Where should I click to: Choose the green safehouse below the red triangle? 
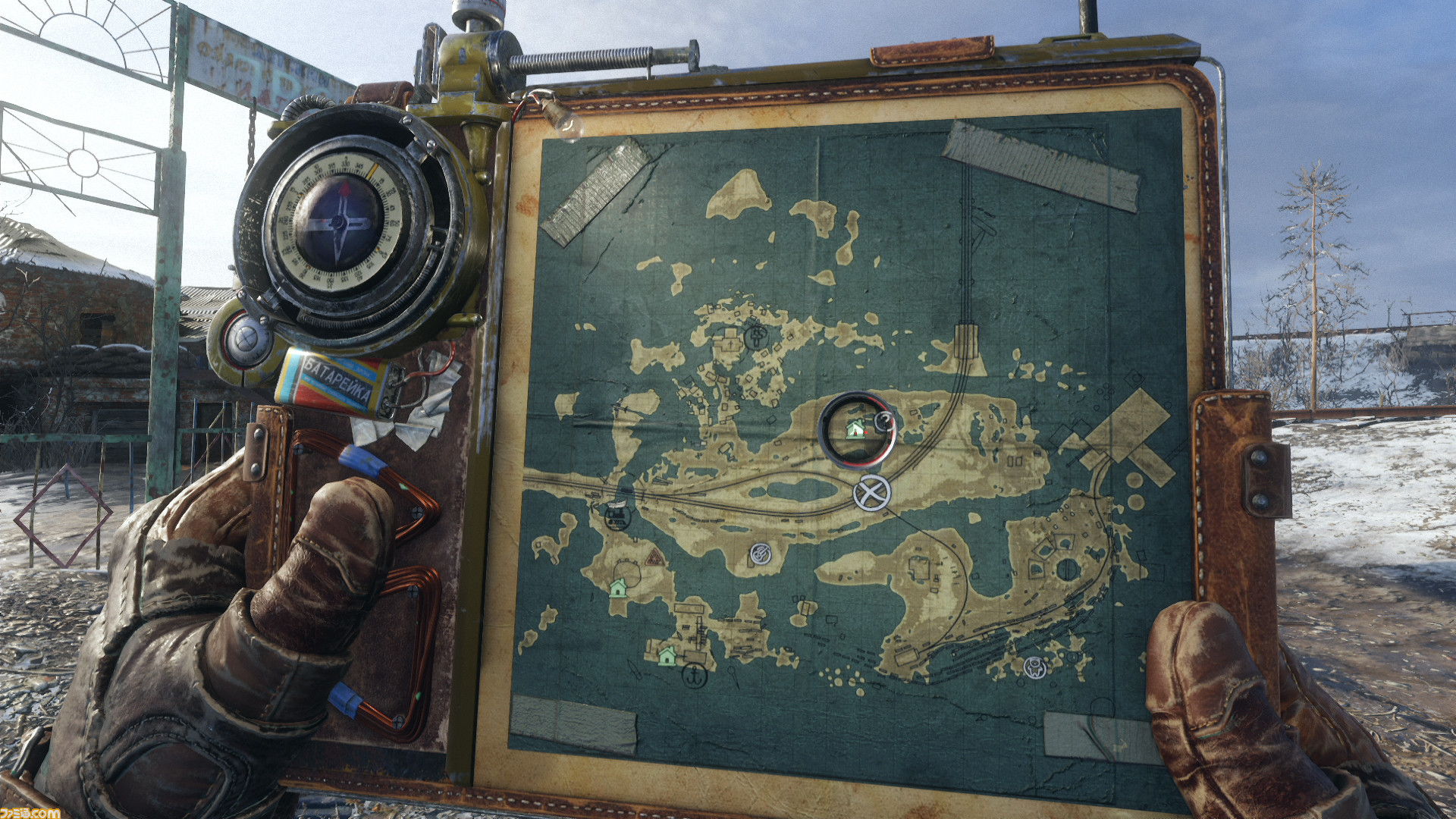click(618, 588)
